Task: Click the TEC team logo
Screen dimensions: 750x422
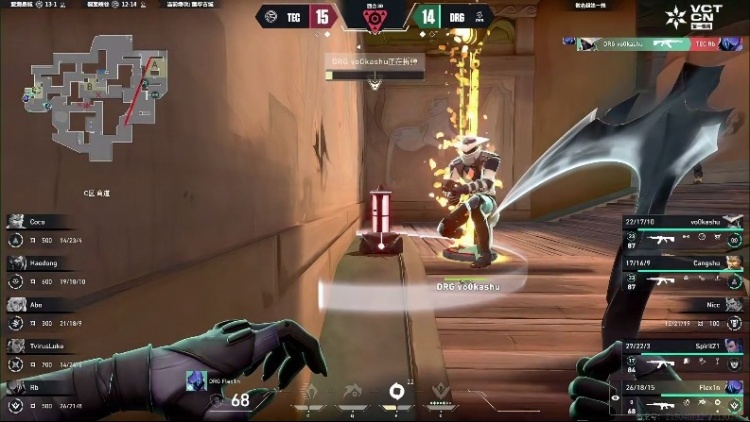Action: coord(268,16)
